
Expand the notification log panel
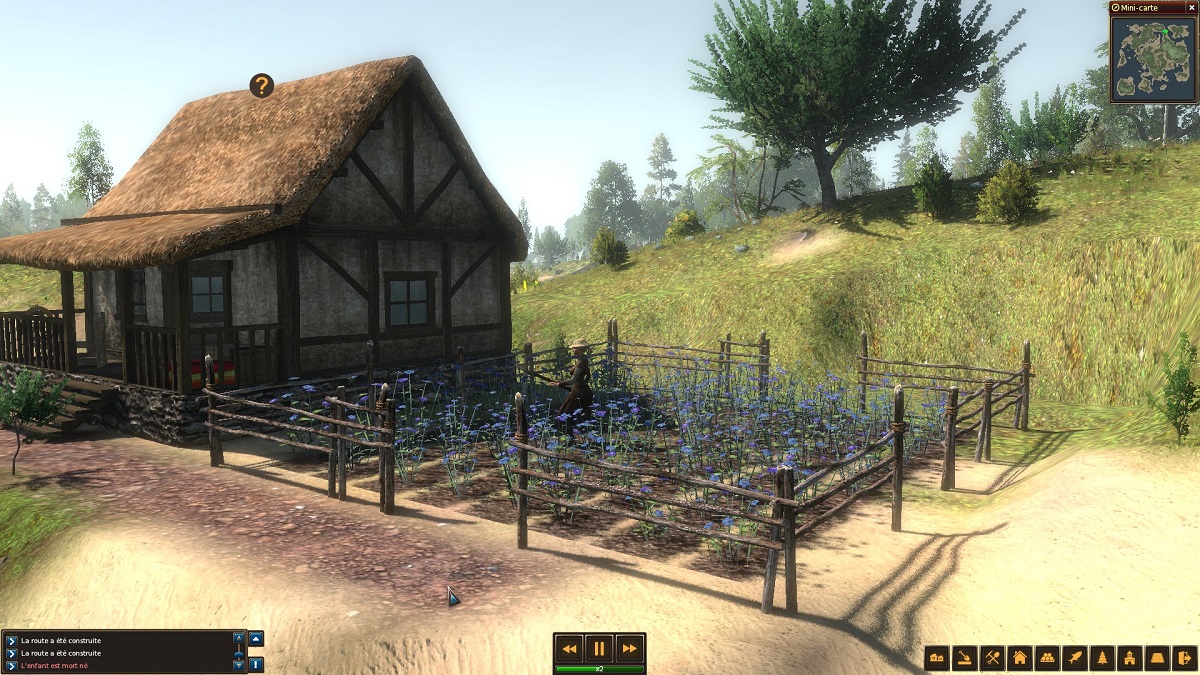coord(256,638)
